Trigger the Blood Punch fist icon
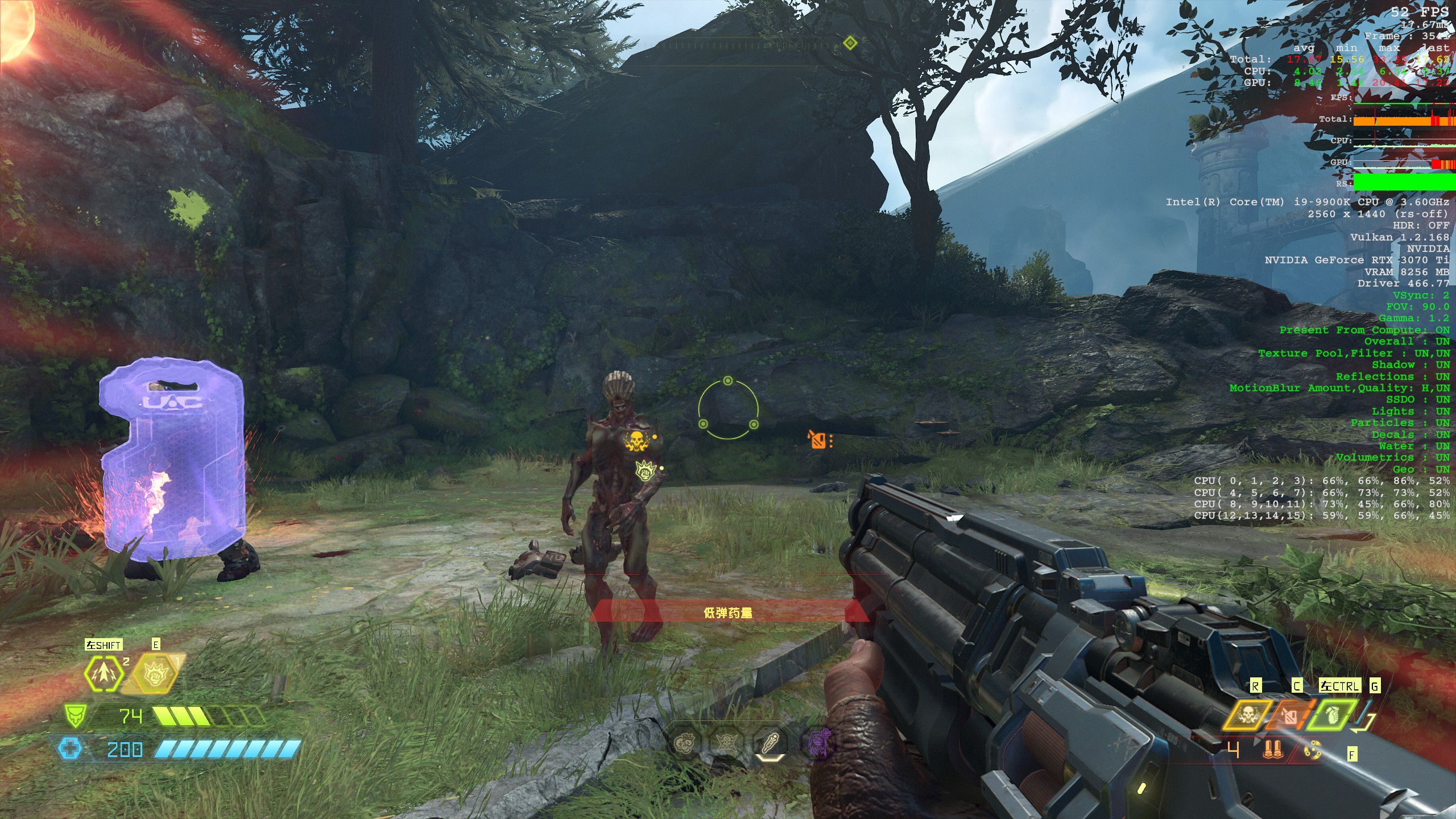1456x819 pixels. [155, 675]
